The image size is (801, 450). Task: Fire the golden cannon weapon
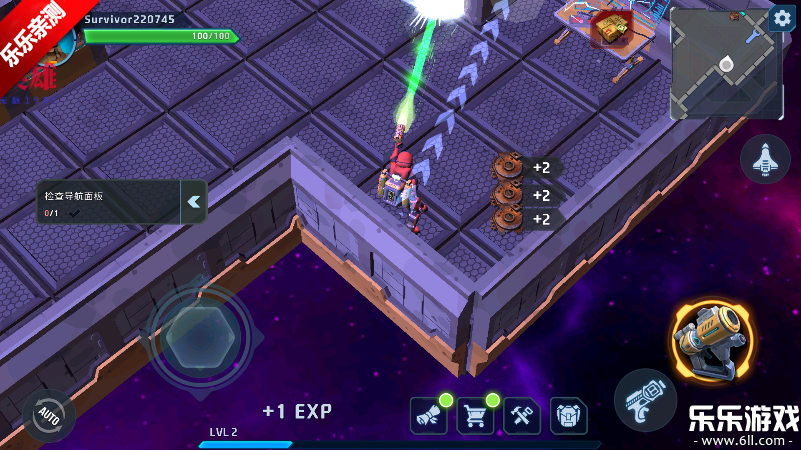coord(714,339)
